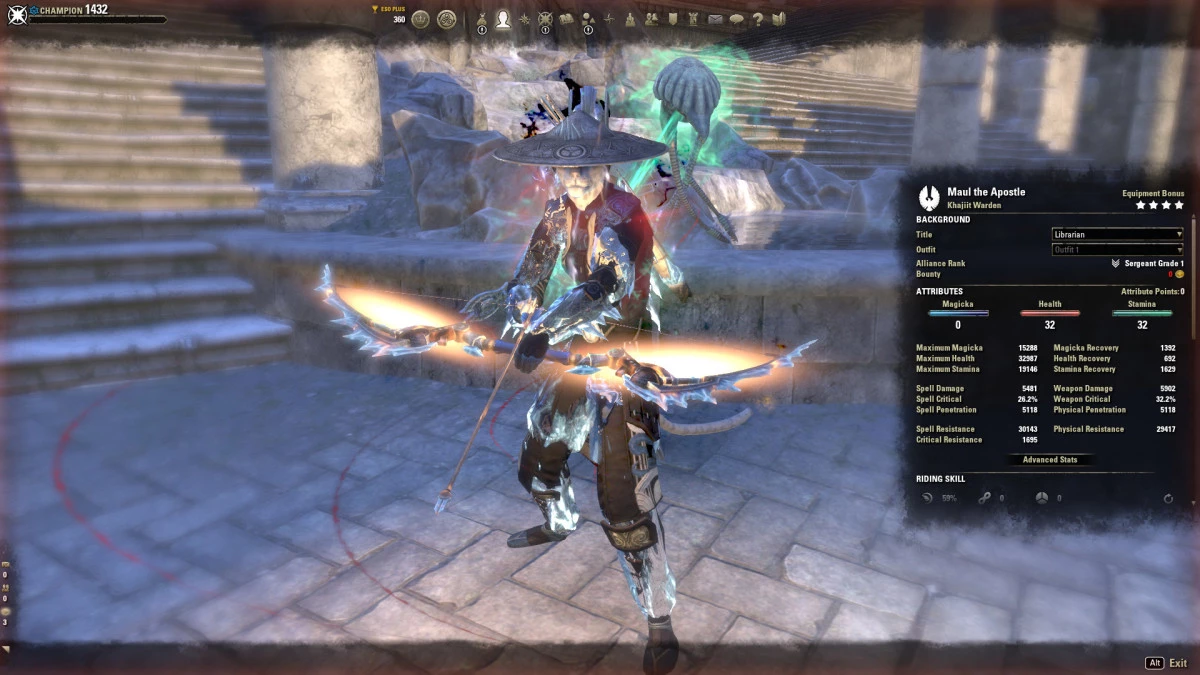This screenshot has height=675, width=1200.
Task: Open the speech bubble notifications icon
Action: pos(737,19)
